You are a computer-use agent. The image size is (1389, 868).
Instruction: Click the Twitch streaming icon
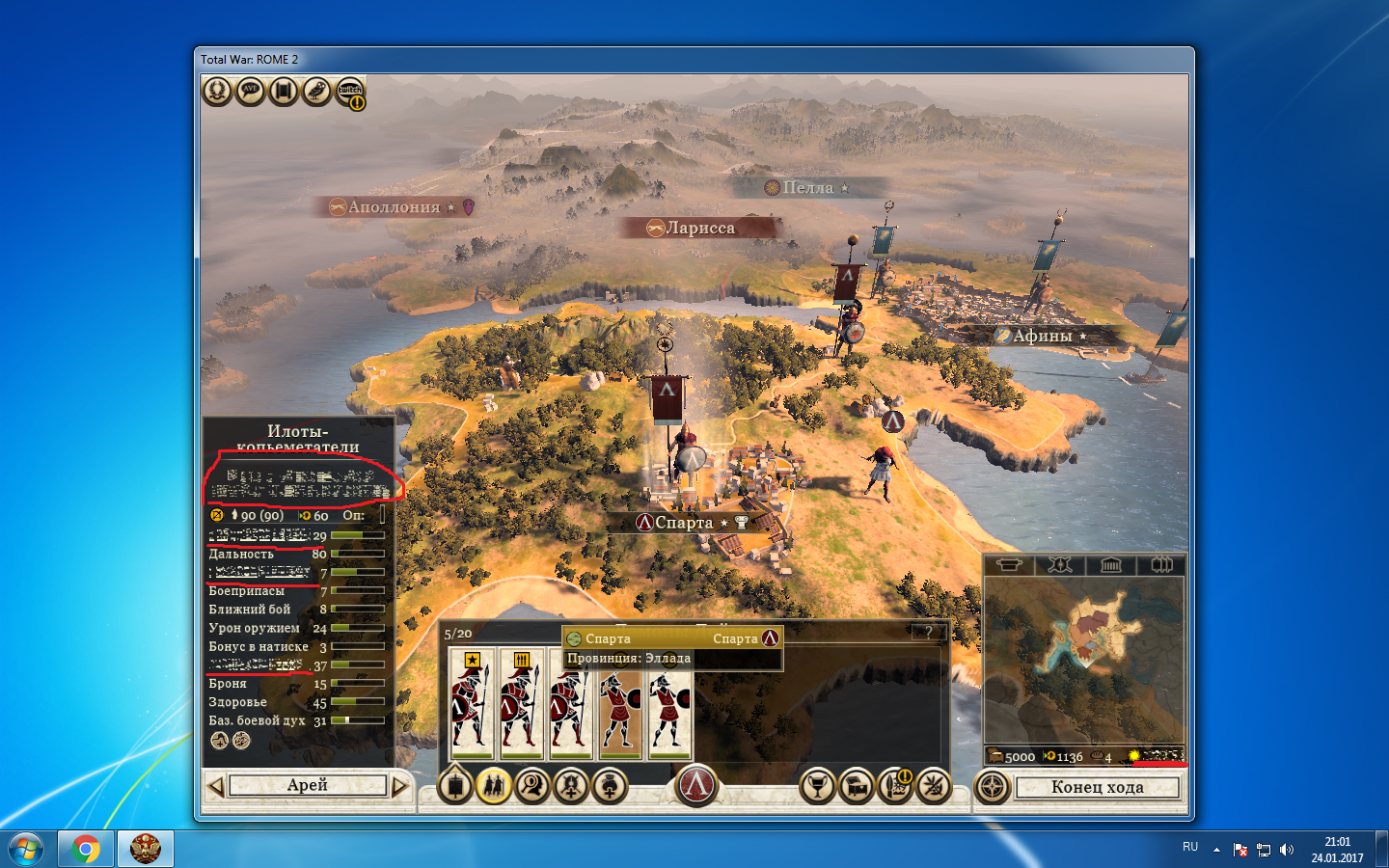coord(347,91)
